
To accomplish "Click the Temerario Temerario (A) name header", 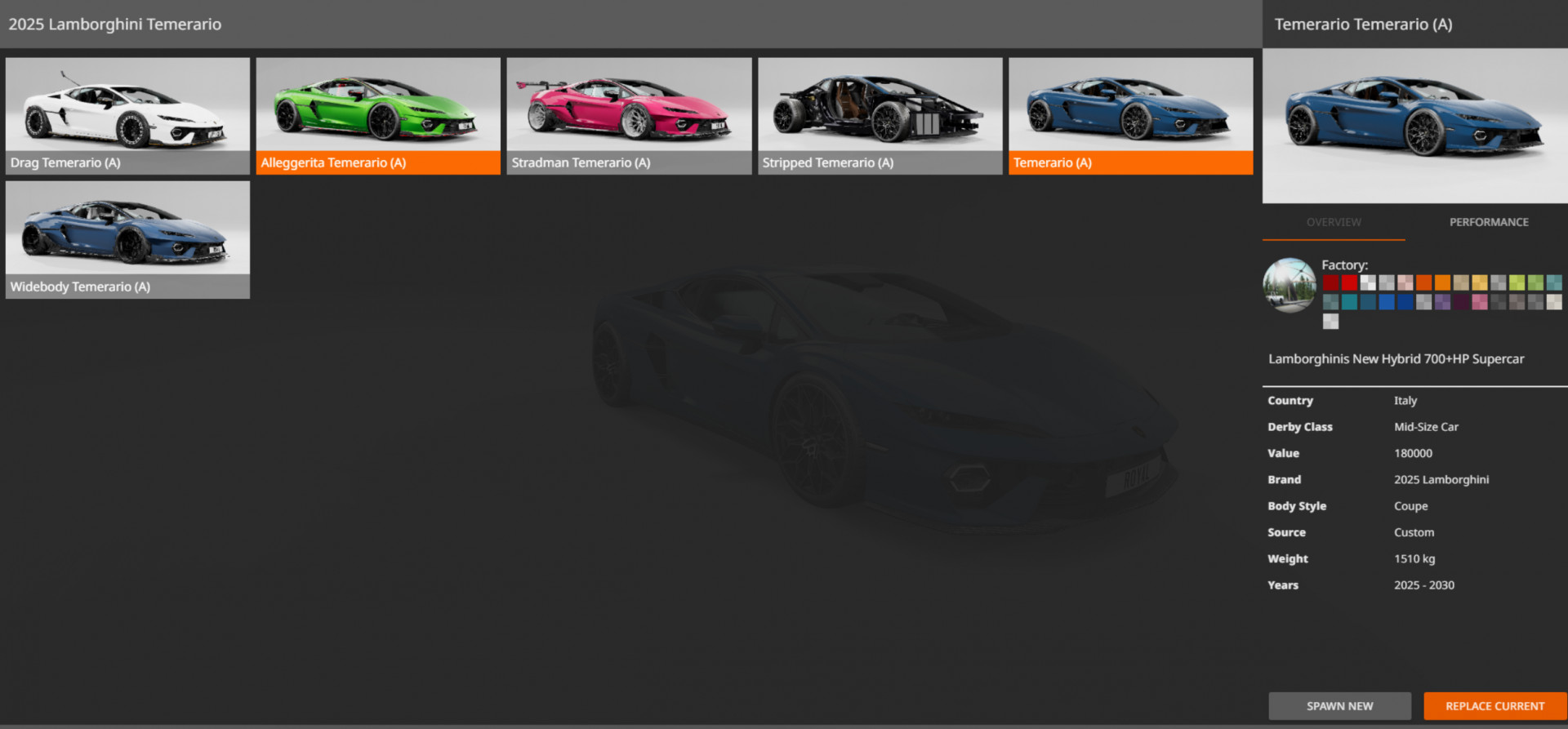I will [1363, 24].
